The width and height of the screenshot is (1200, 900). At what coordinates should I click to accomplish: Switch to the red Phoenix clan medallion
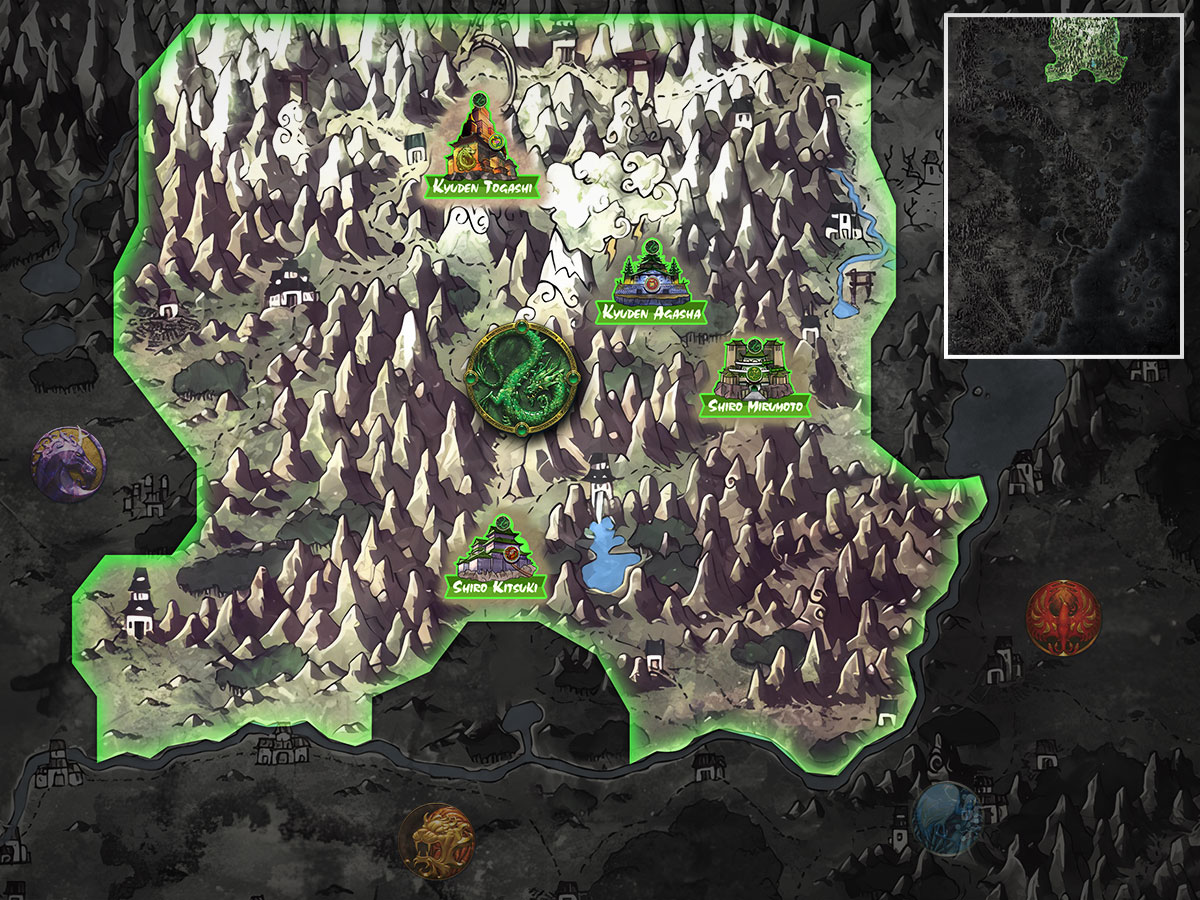1063,618
